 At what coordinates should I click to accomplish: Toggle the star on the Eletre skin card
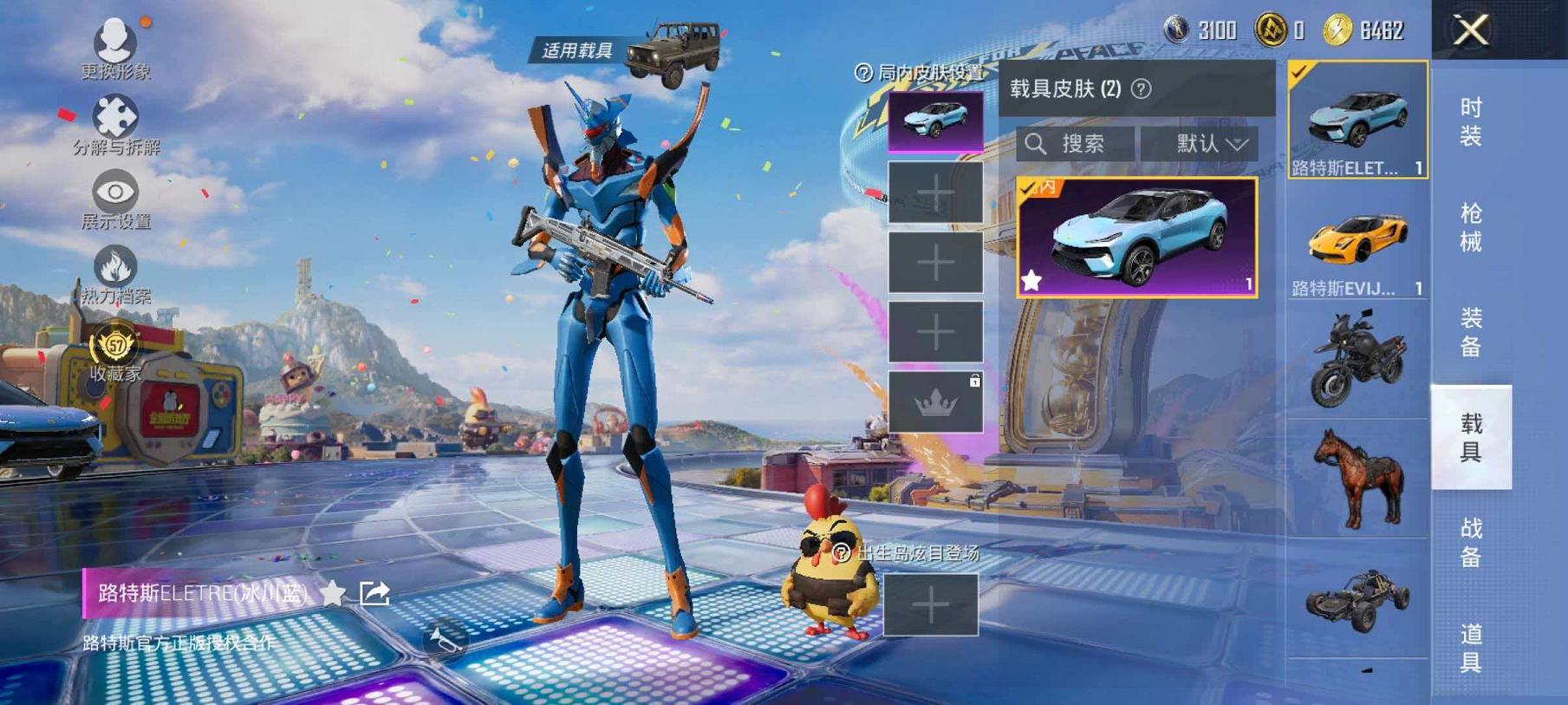coord(1031,279)
